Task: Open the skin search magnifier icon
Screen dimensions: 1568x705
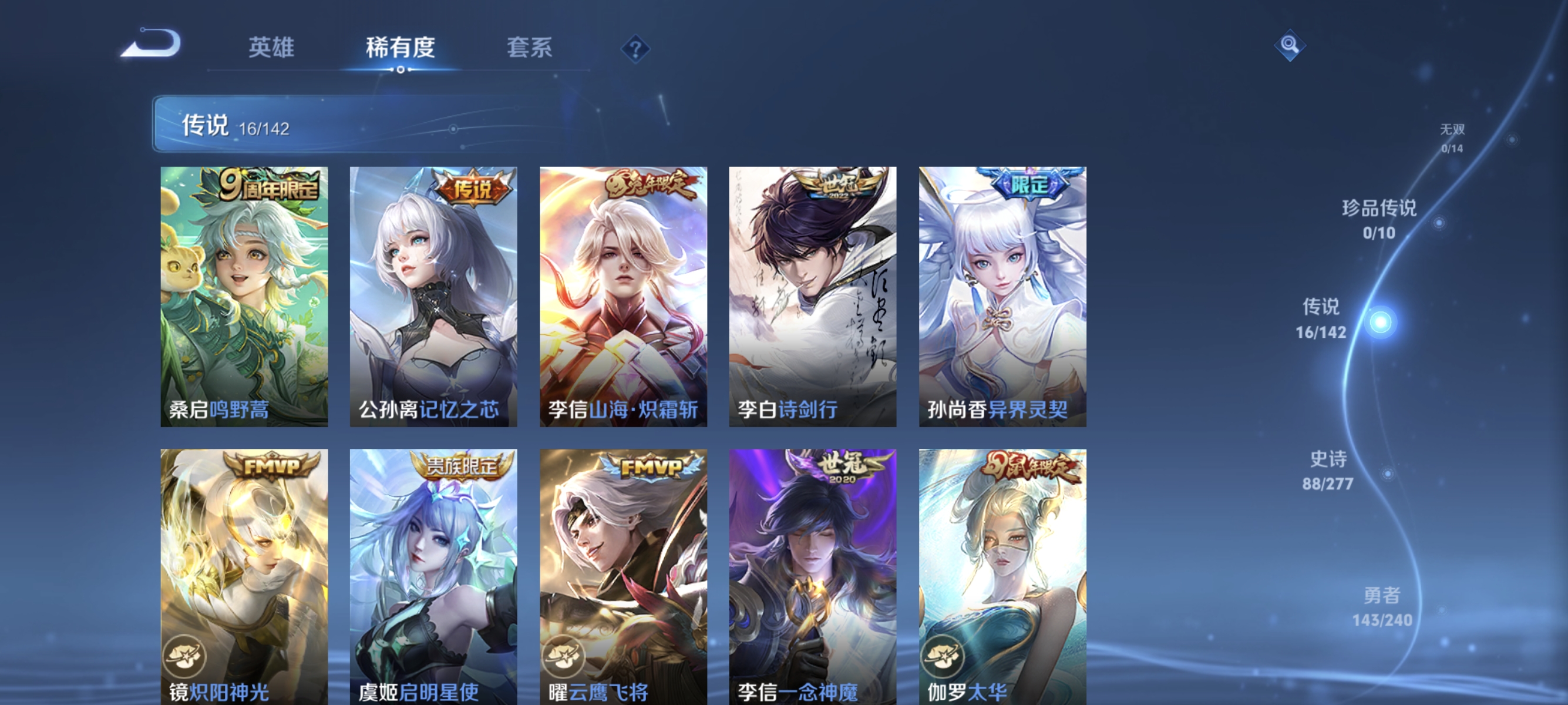Action: [x=1290, y=46]
